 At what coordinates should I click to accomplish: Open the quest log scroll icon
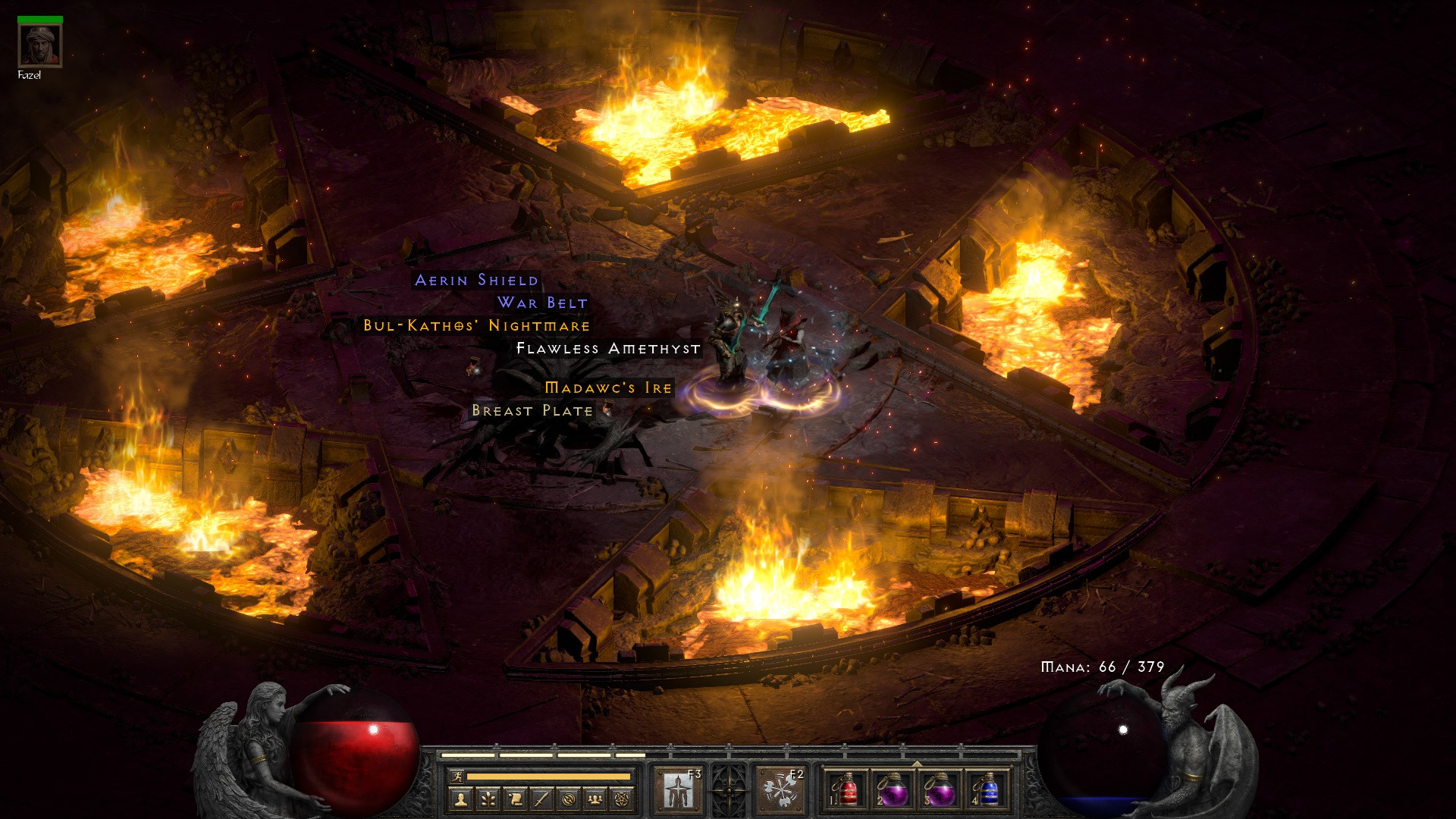[x=517, y=800]
